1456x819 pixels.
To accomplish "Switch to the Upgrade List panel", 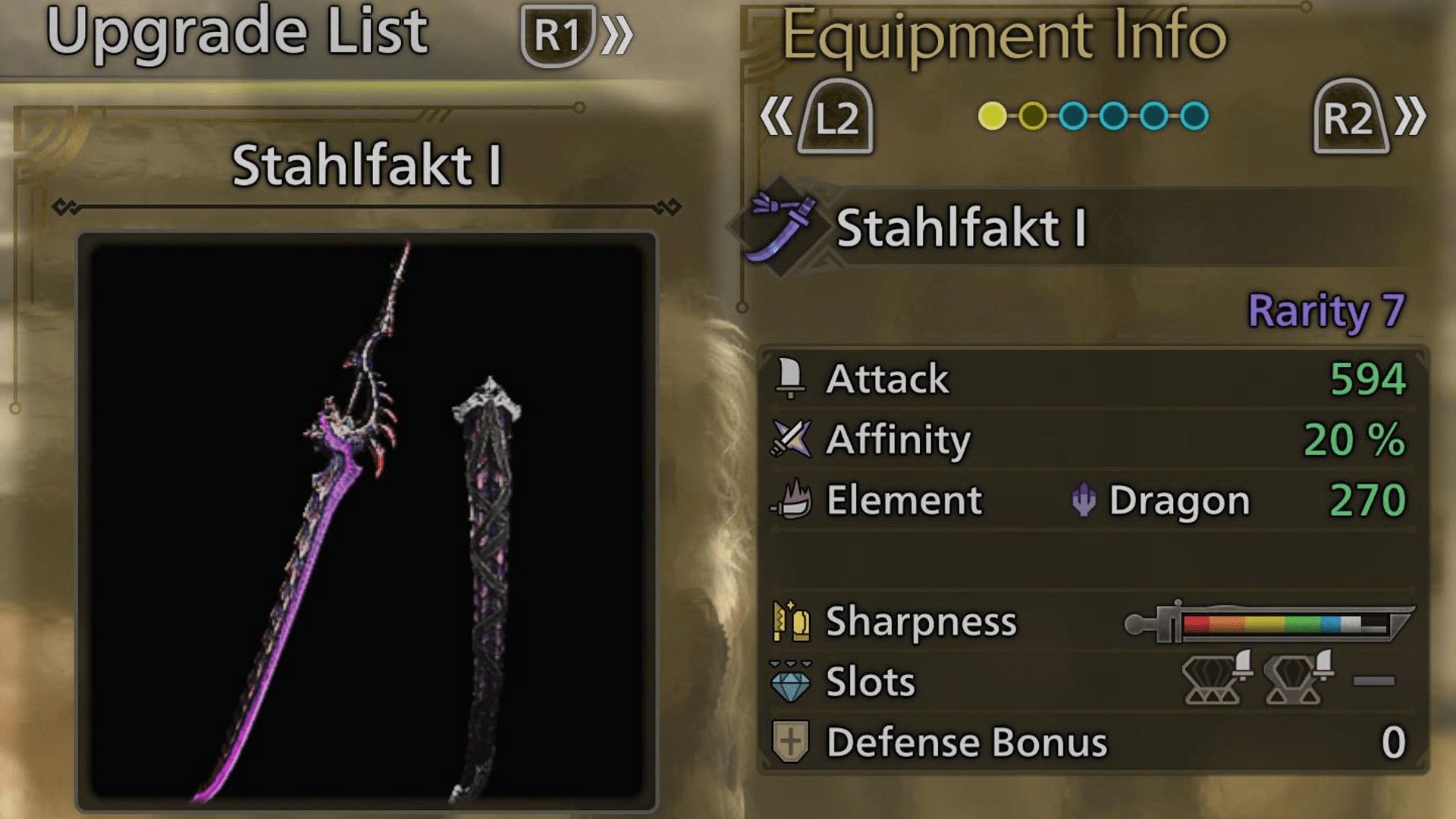I will [x=239, y=32].
